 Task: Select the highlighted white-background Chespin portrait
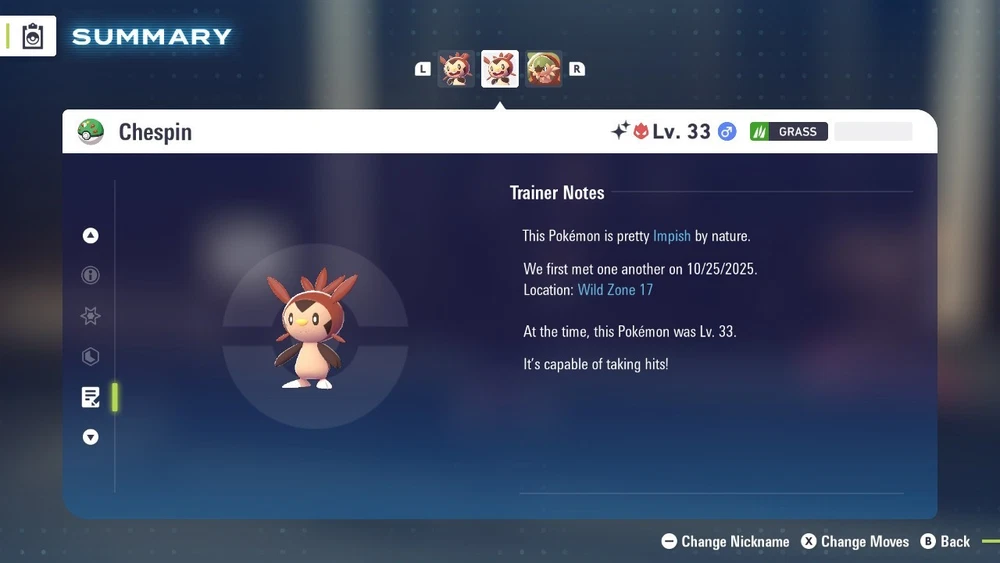point(500,69)
